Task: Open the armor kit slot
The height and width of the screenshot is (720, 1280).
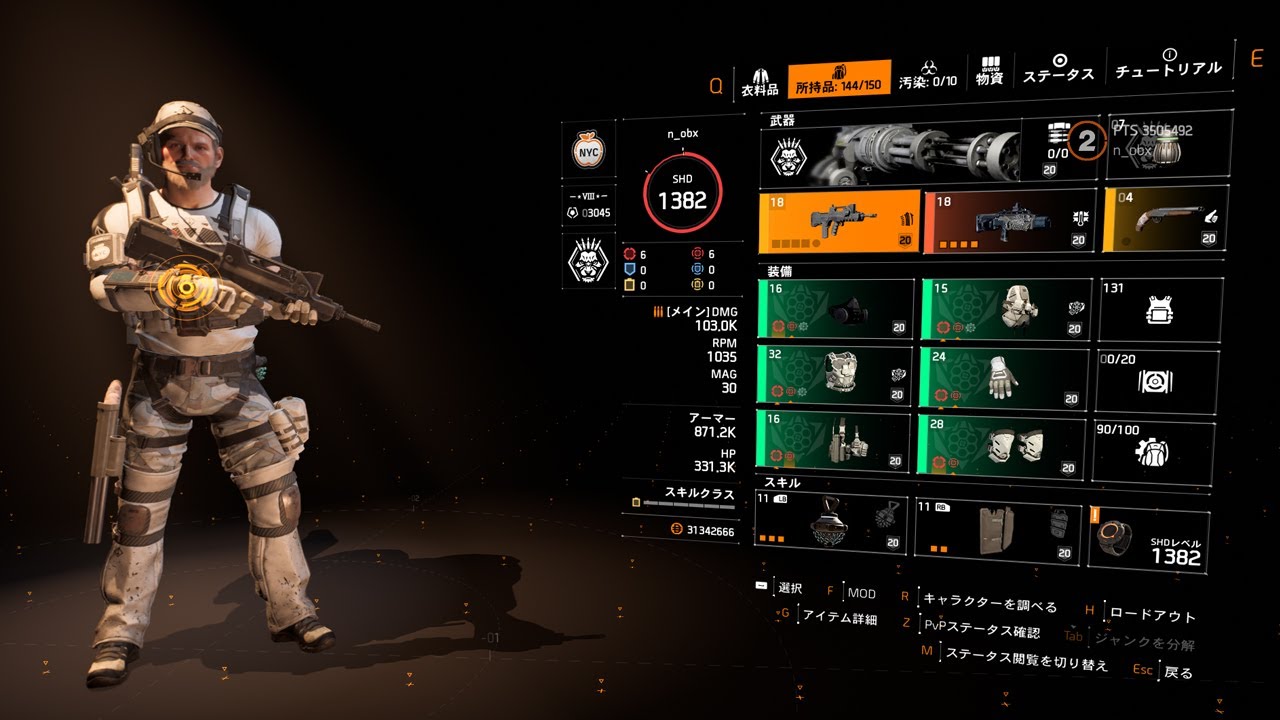Action: pyautogui.click(x=1160, y=310)
